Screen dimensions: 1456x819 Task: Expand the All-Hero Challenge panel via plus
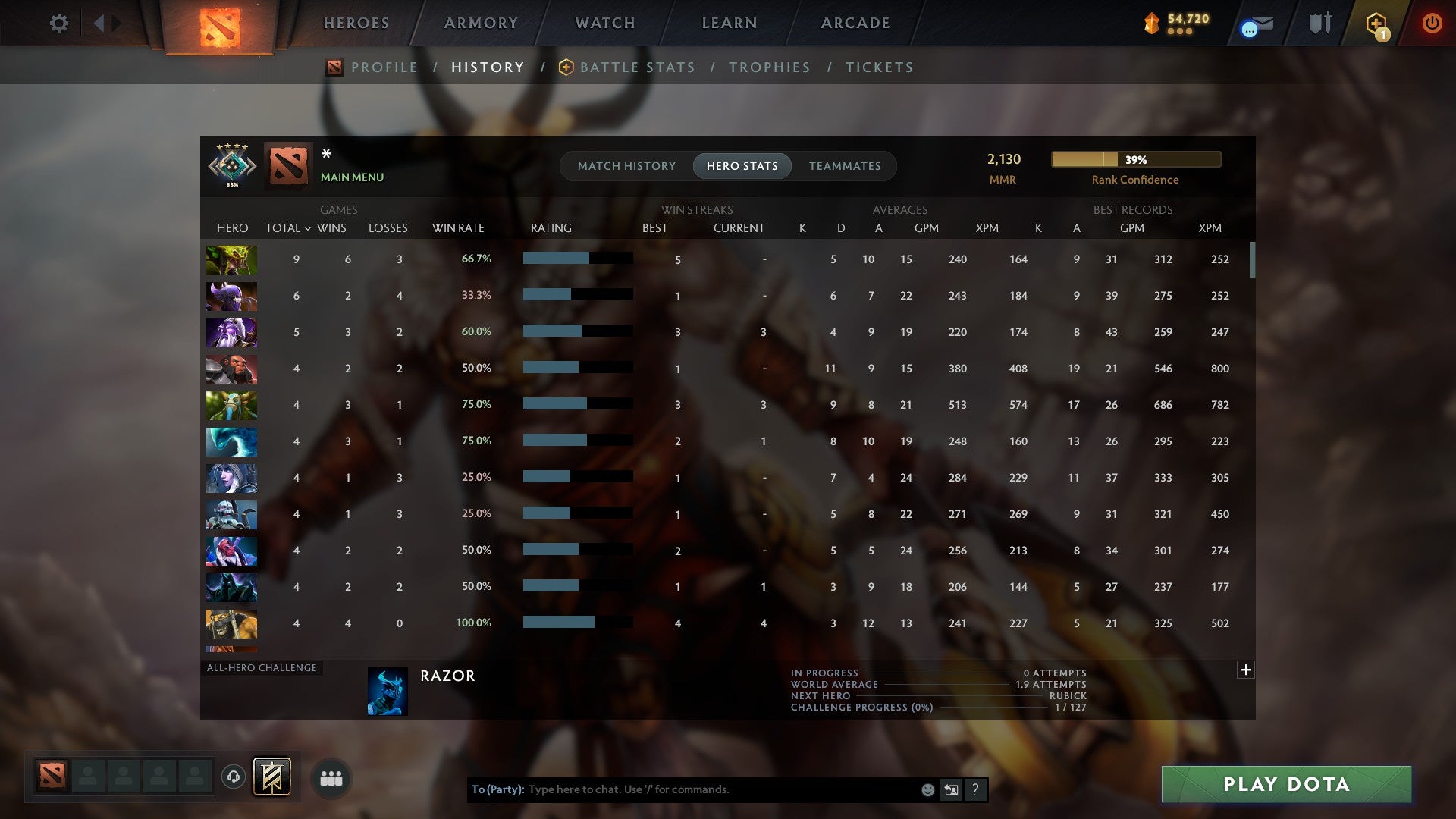[1246, 670]
